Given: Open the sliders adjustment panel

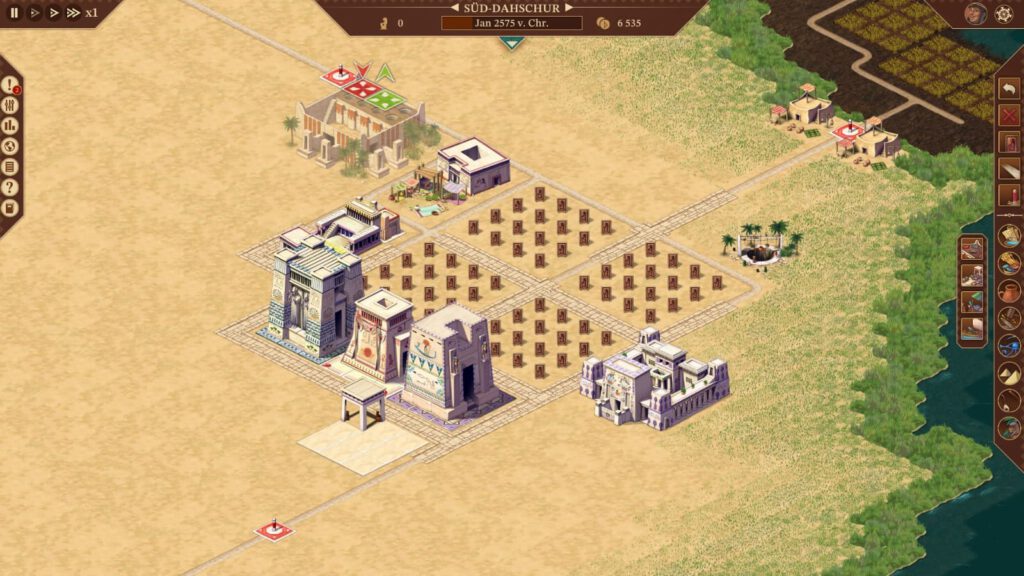Looking at the screenshot, I should (x=10, y=105).
